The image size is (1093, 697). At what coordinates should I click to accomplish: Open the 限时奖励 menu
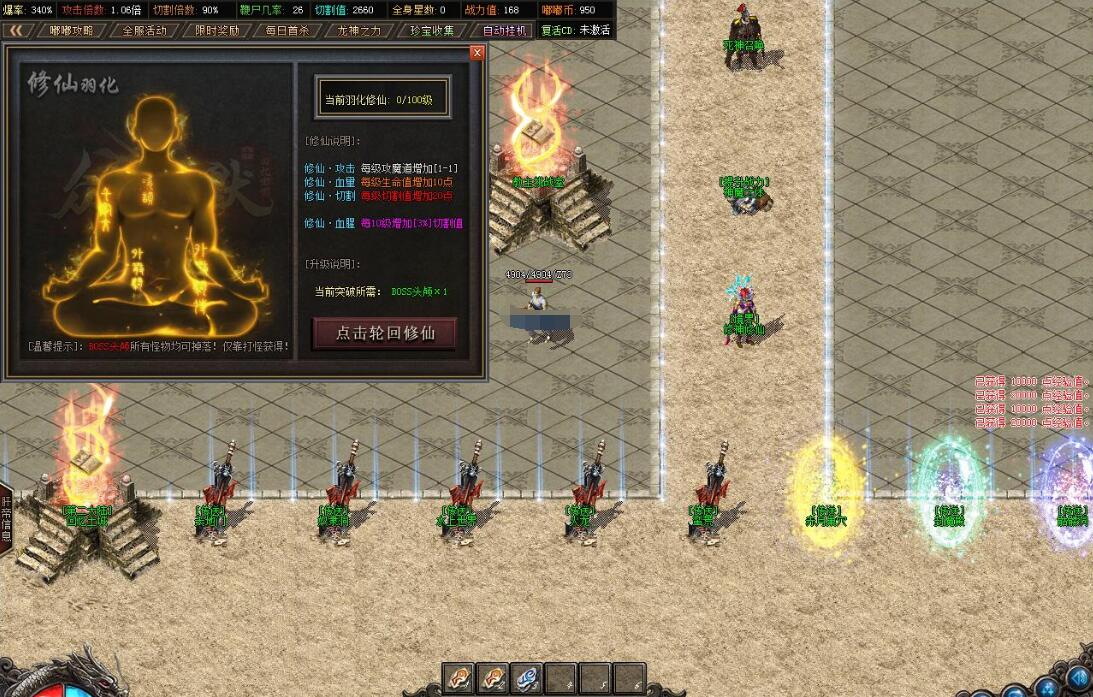coord(216,30)
